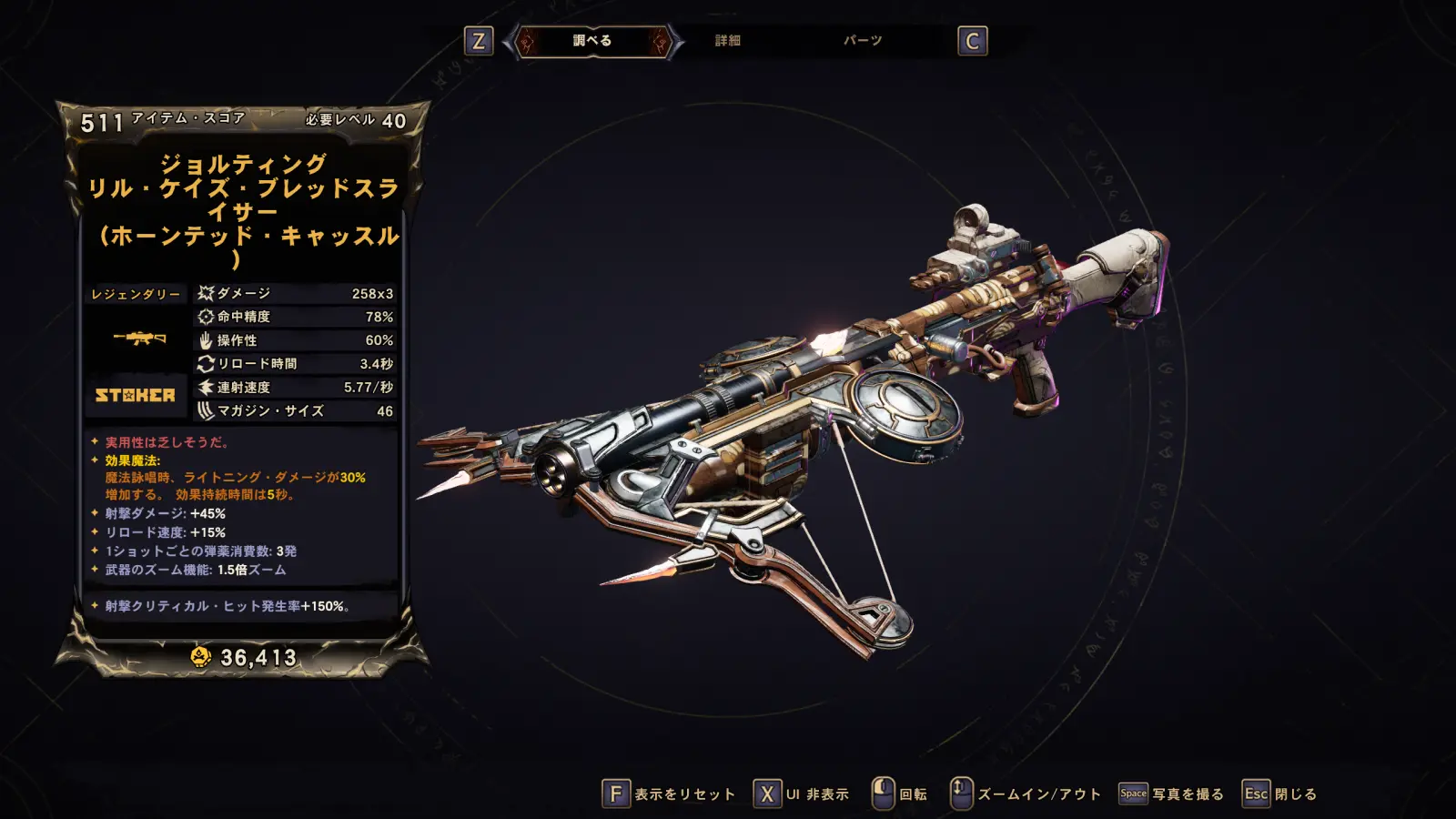This screenshot has width=1456, height=819.
Task: Switch to the 詳細 details tab
Action: click(727, 41)
